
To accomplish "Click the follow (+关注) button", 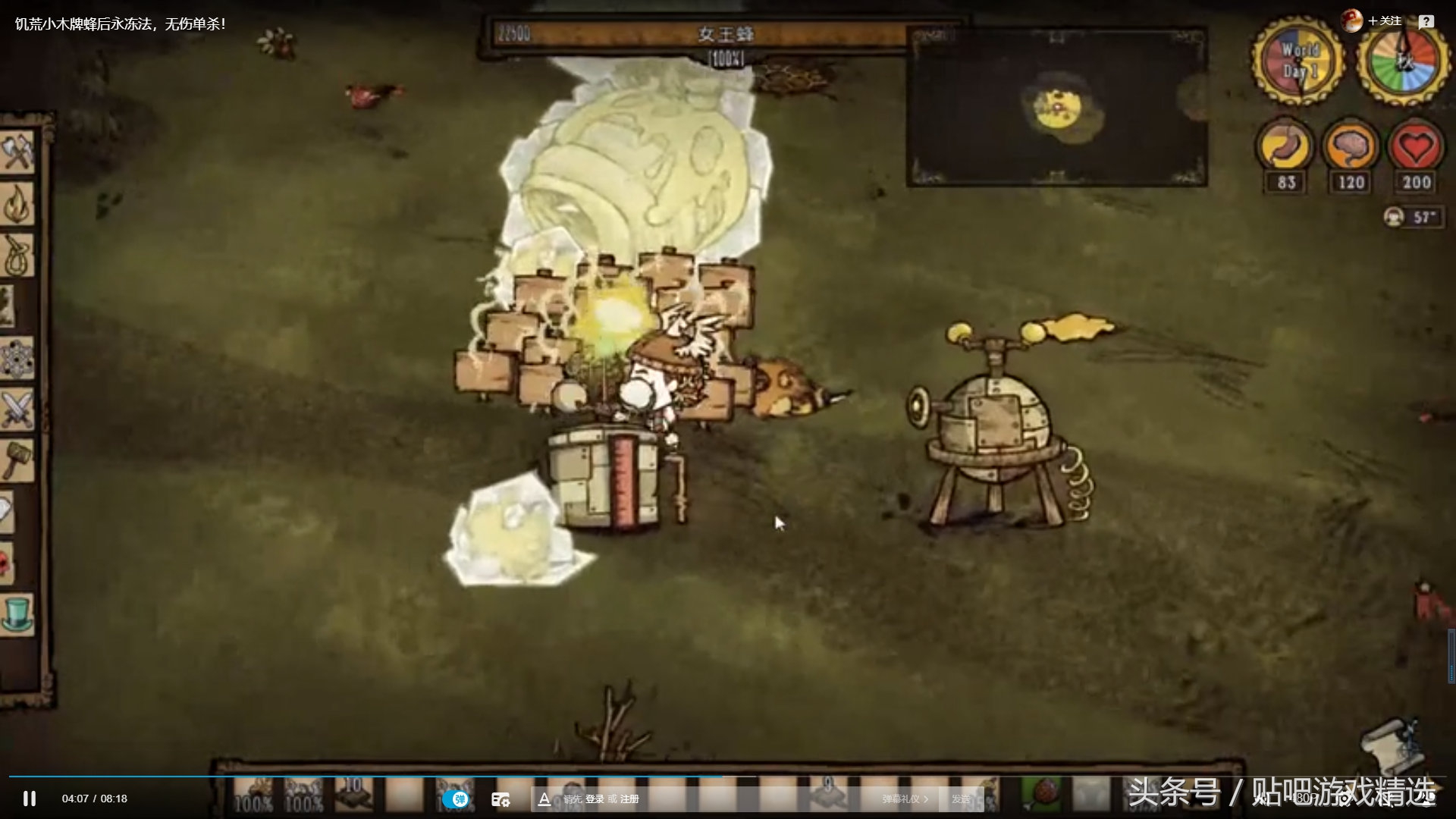I will coord(1385,21).
